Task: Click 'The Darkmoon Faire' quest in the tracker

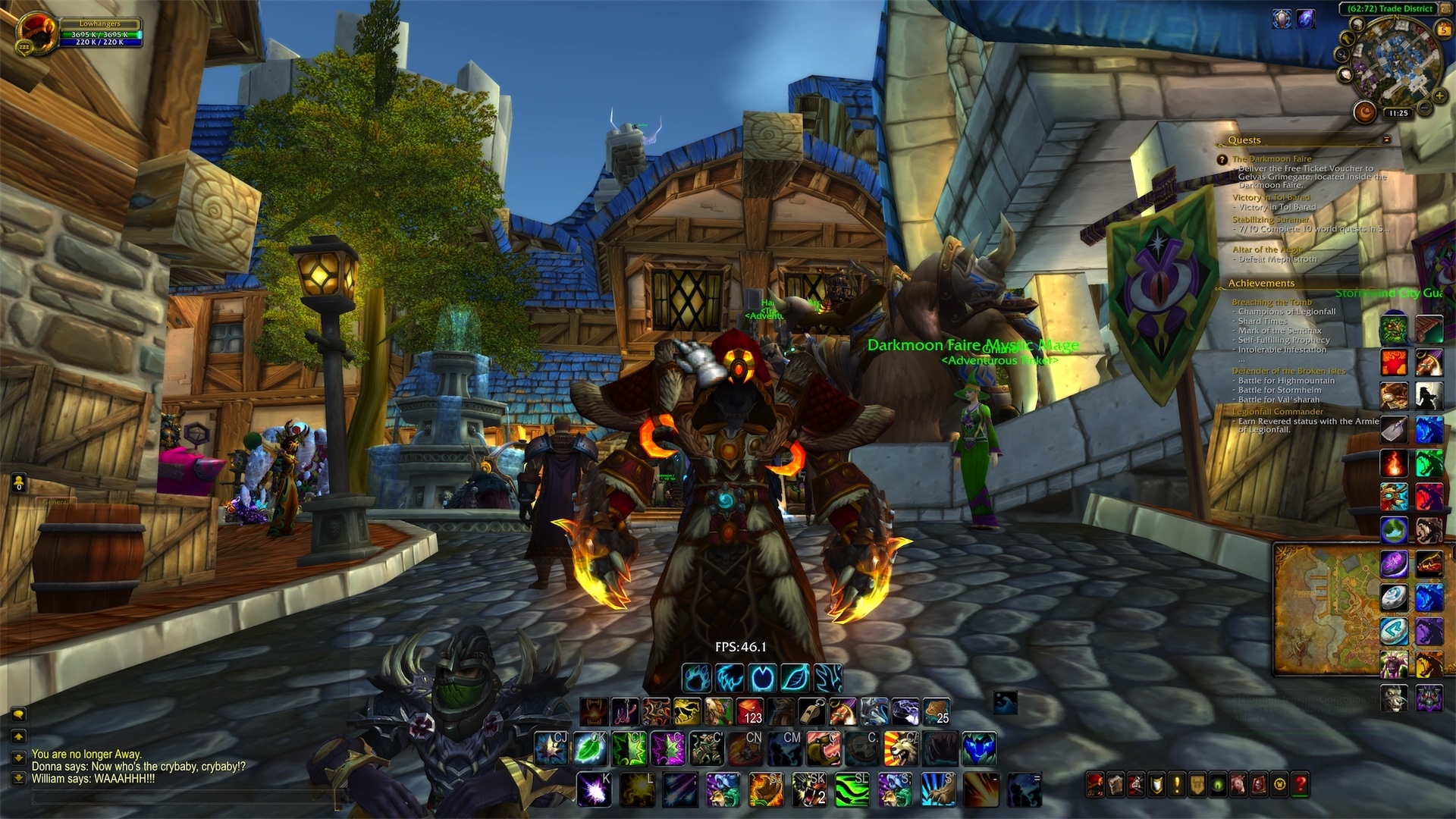Action: [1272, 159]
